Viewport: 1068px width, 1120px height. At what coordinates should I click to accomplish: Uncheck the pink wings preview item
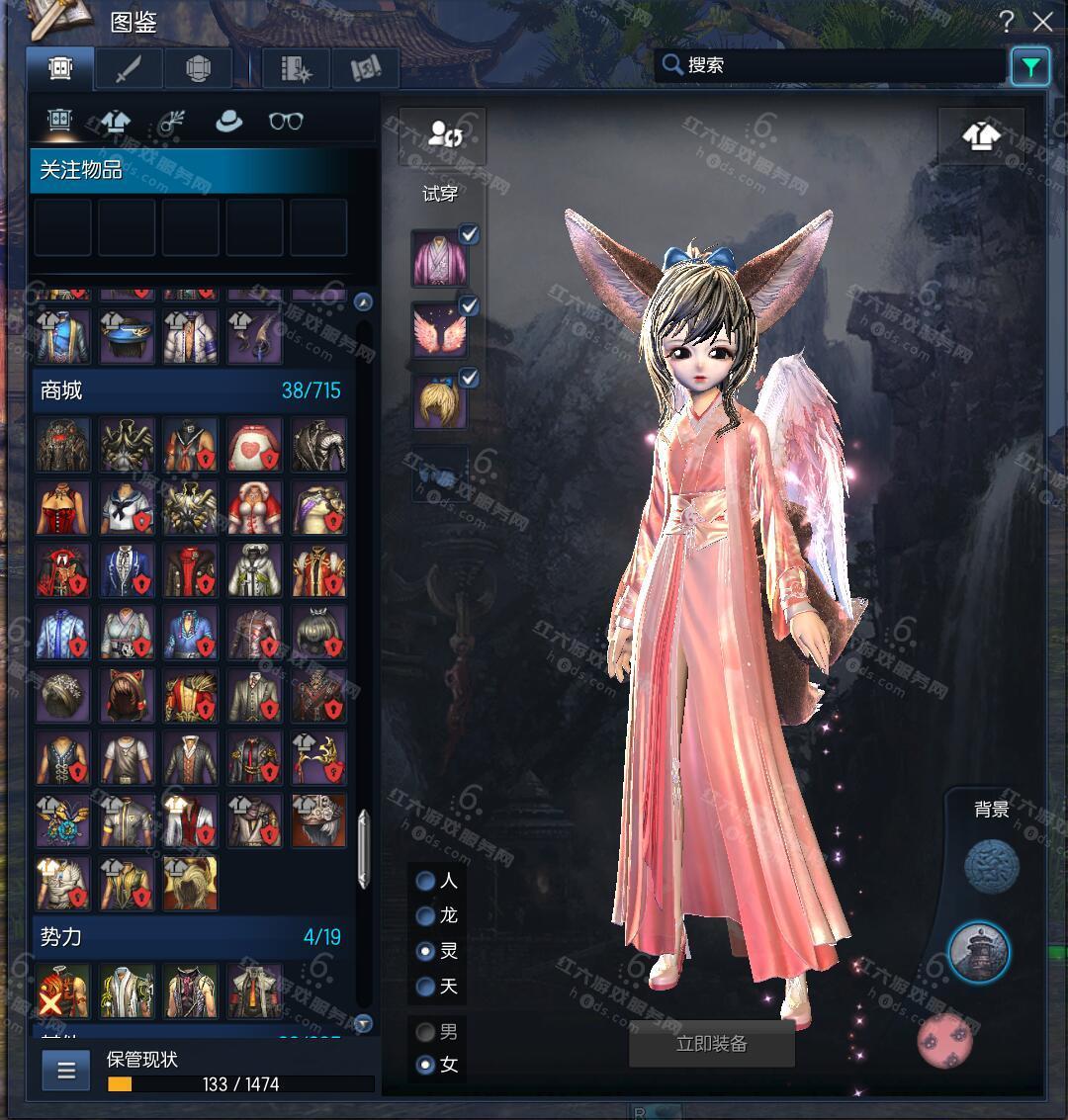(470, 306)
